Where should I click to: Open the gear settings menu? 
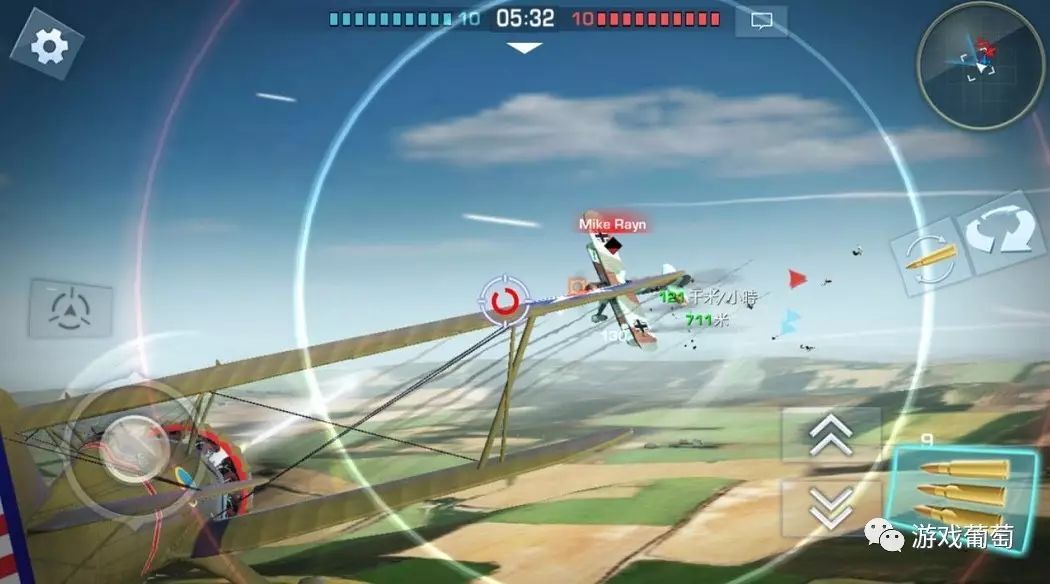point(47,44)
